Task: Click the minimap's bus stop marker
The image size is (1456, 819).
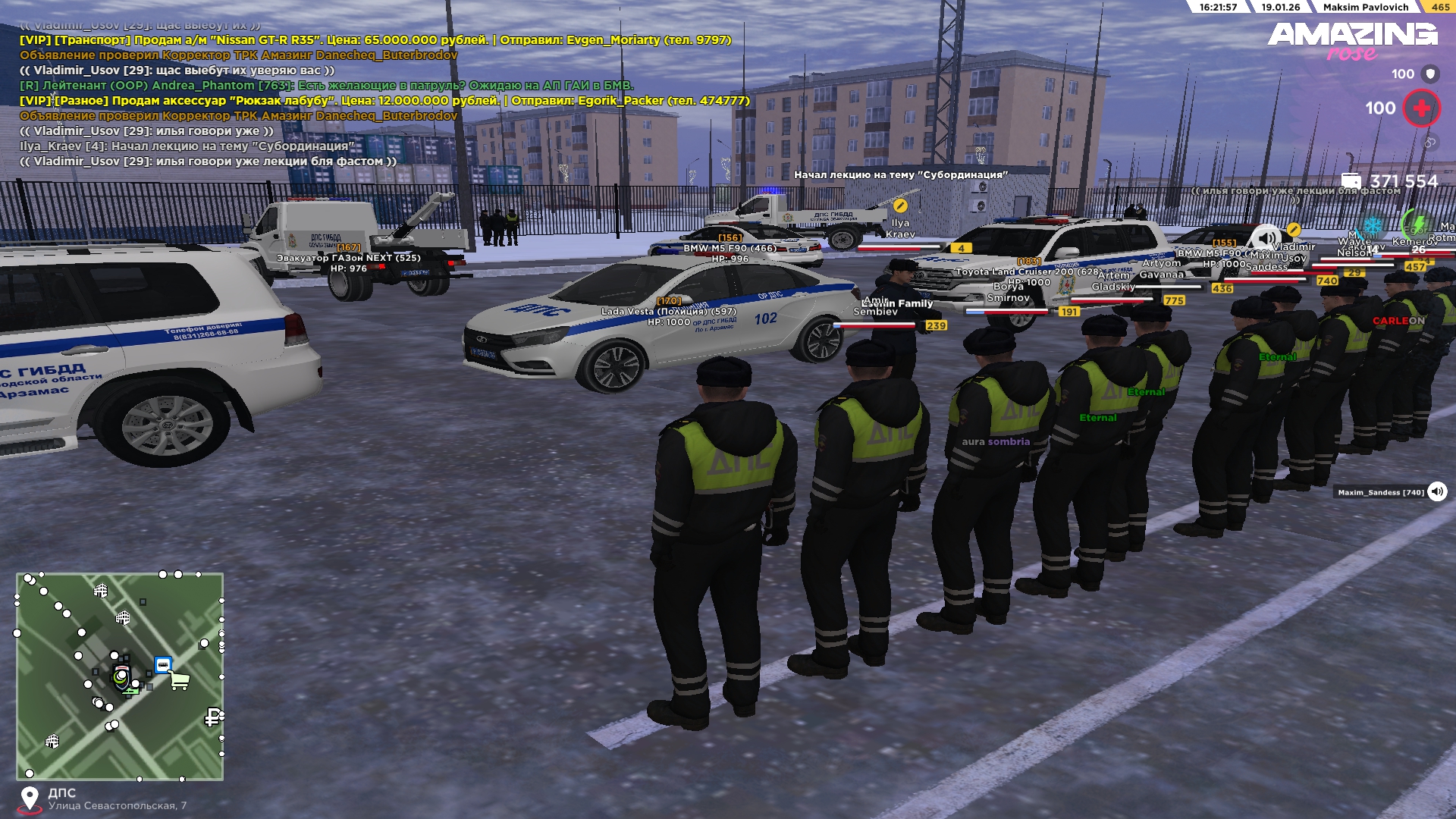Action: pos(163,665)
